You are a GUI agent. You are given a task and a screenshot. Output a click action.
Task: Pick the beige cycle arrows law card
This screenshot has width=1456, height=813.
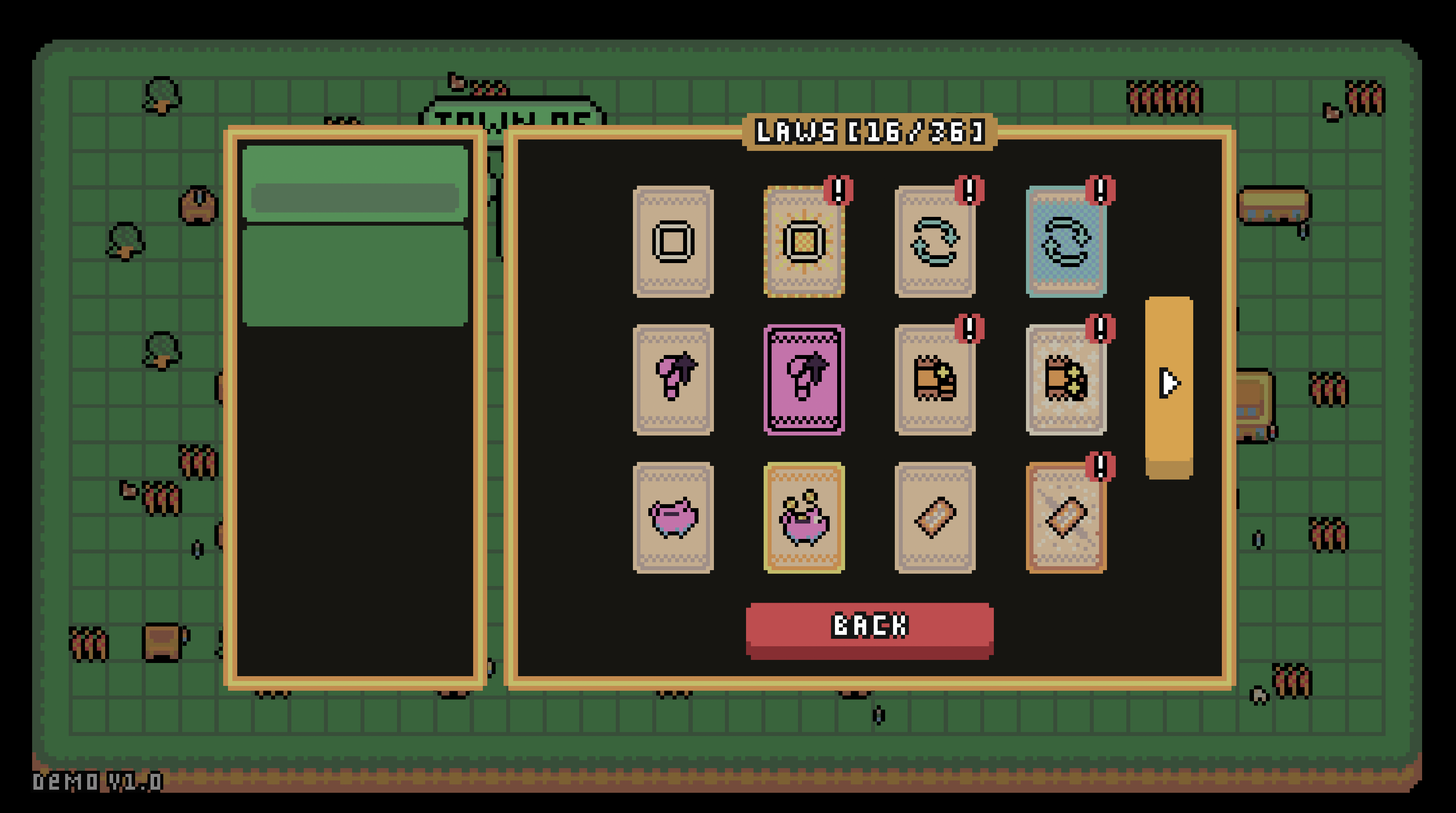click(935, 241)
